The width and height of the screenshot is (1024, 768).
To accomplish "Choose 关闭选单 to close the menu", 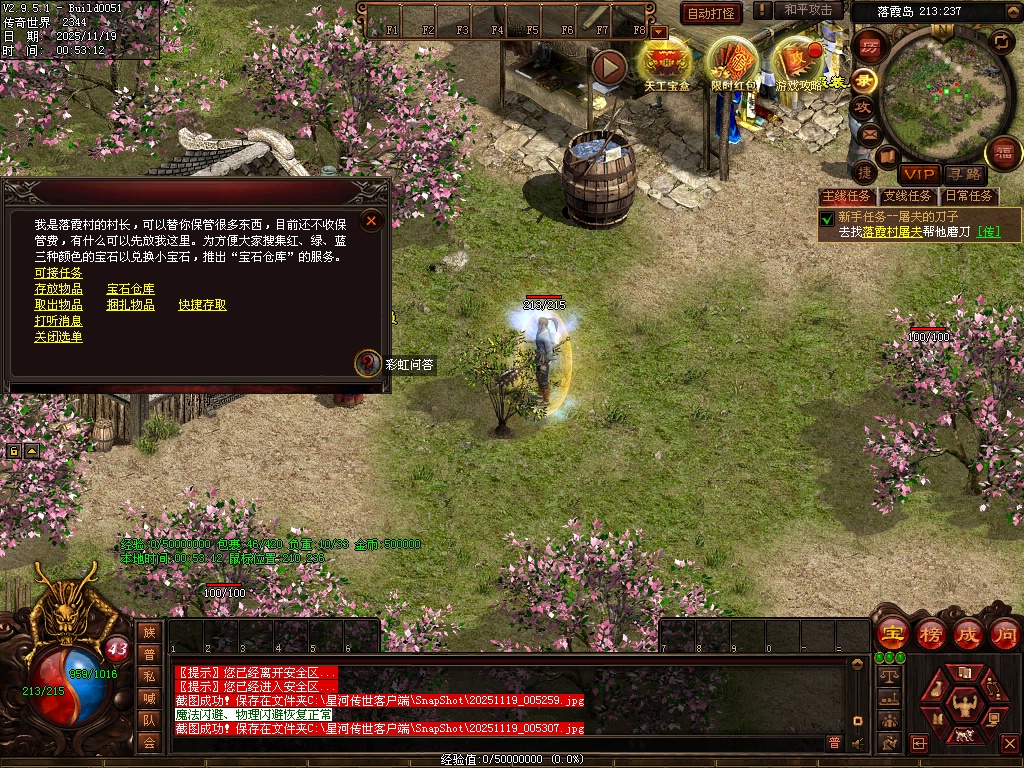I will point(58,337).
